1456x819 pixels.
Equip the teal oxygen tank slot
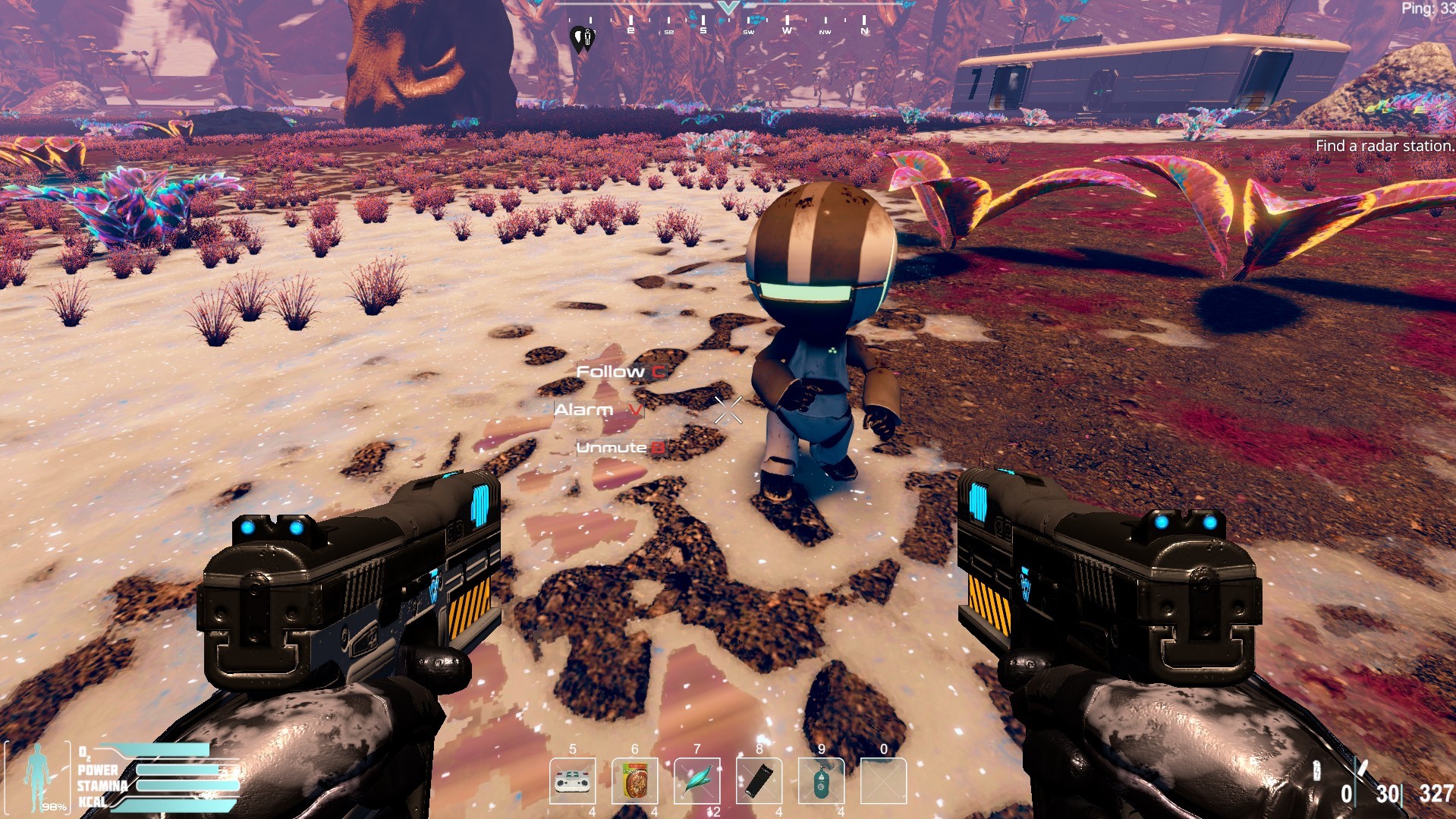coord(821,781)
